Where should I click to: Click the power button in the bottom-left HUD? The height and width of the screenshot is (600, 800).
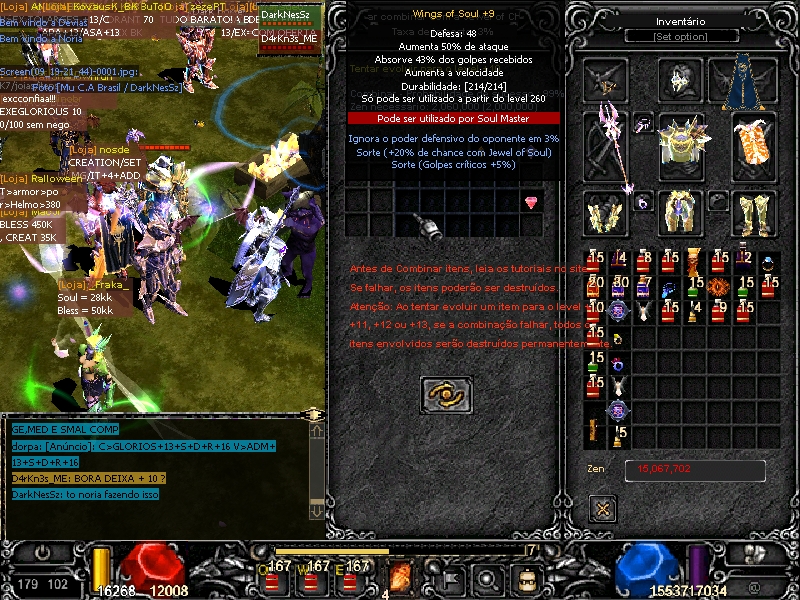43,552
